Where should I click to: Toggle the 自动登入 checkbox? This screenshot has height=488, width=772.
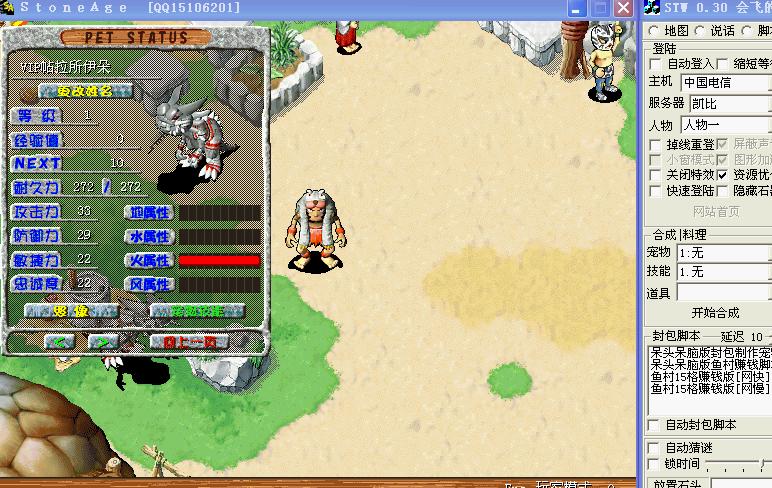[x=657, y=64]
